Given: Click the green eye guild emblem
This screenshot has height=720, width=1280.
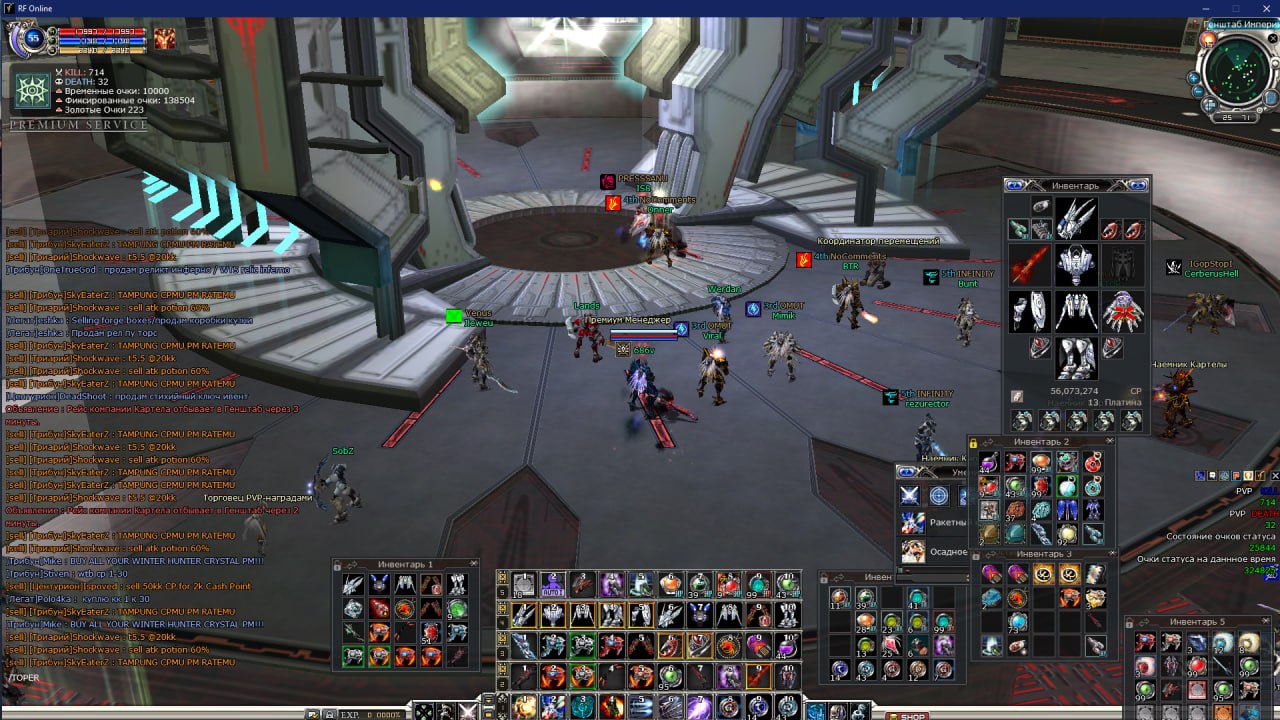Looking at the screenshot, I should 32,91.
